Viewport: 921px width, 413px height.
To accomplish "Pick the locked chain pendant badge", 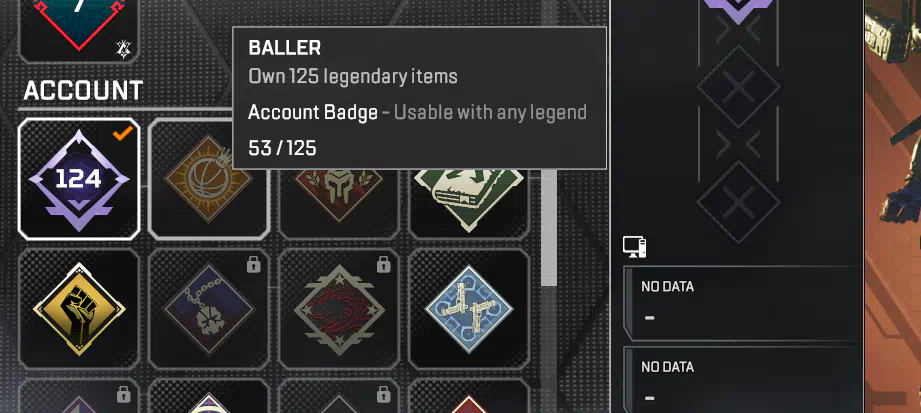I will point(209,308).
